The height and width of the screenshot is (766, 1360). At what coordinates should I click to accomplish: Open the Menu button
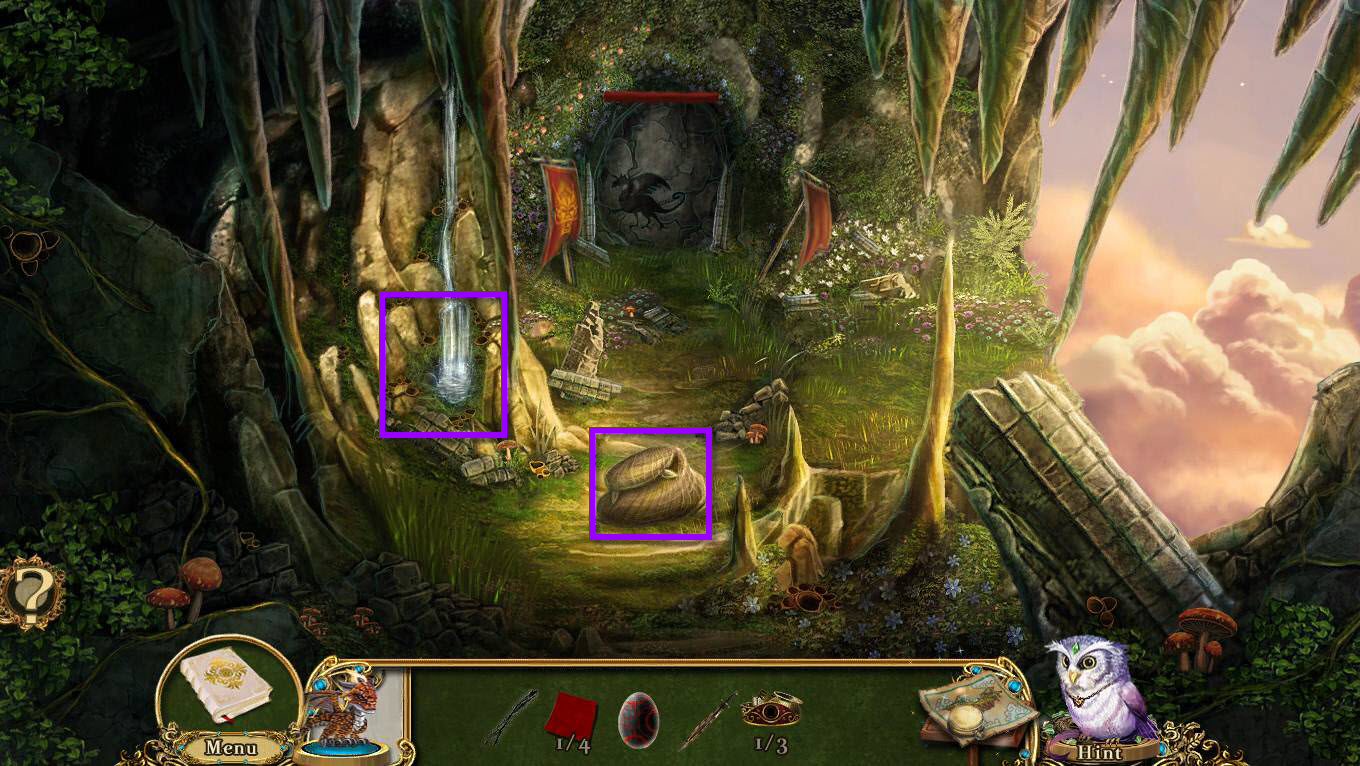point(231,747)
